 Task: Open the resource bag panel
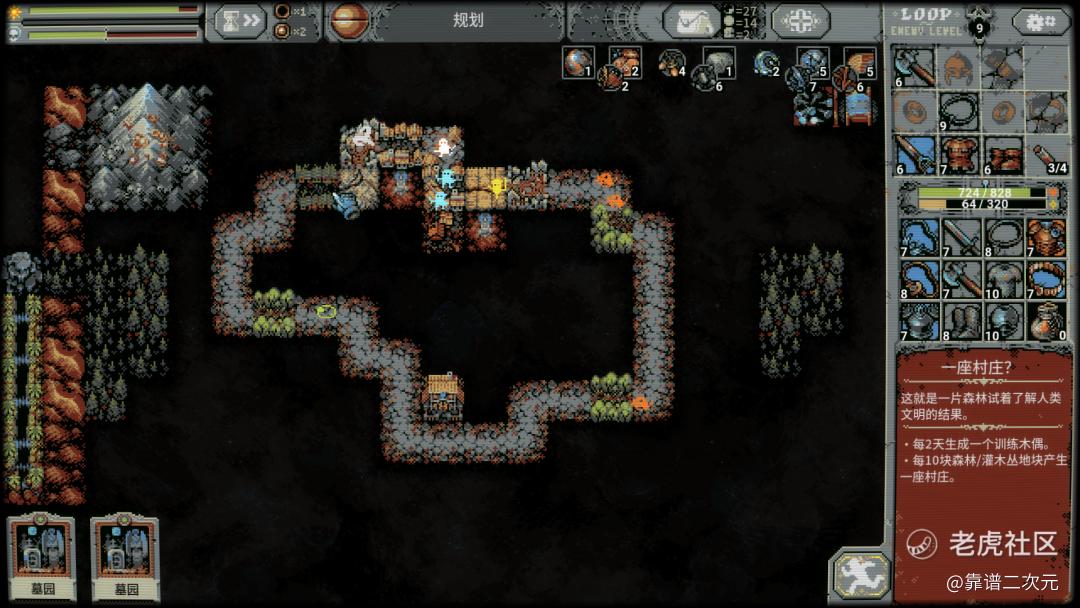pyautogui.click(x=690, y=20)
